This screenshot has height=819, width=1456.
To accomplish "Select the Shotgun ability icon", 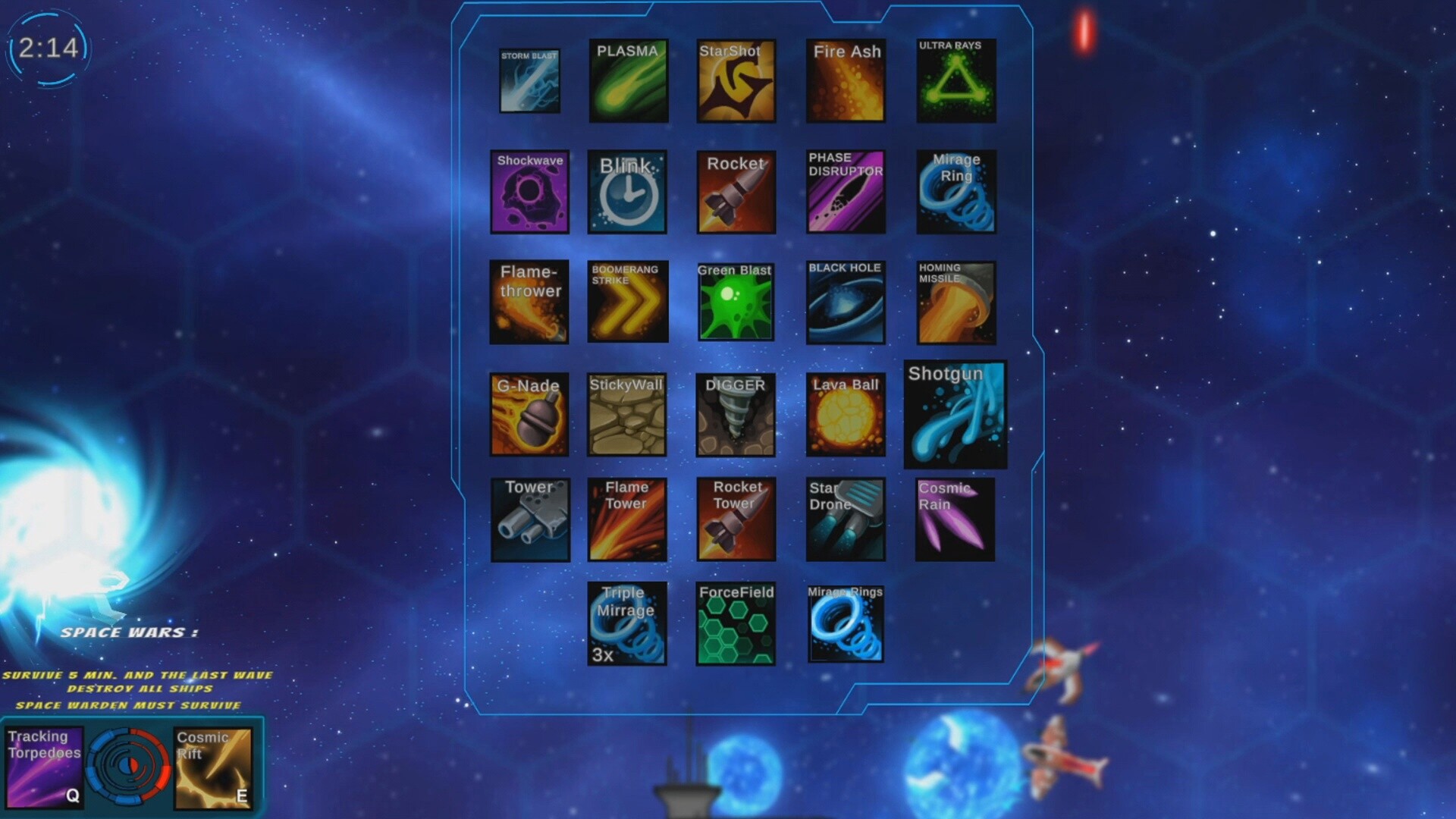I will (954, 414).
